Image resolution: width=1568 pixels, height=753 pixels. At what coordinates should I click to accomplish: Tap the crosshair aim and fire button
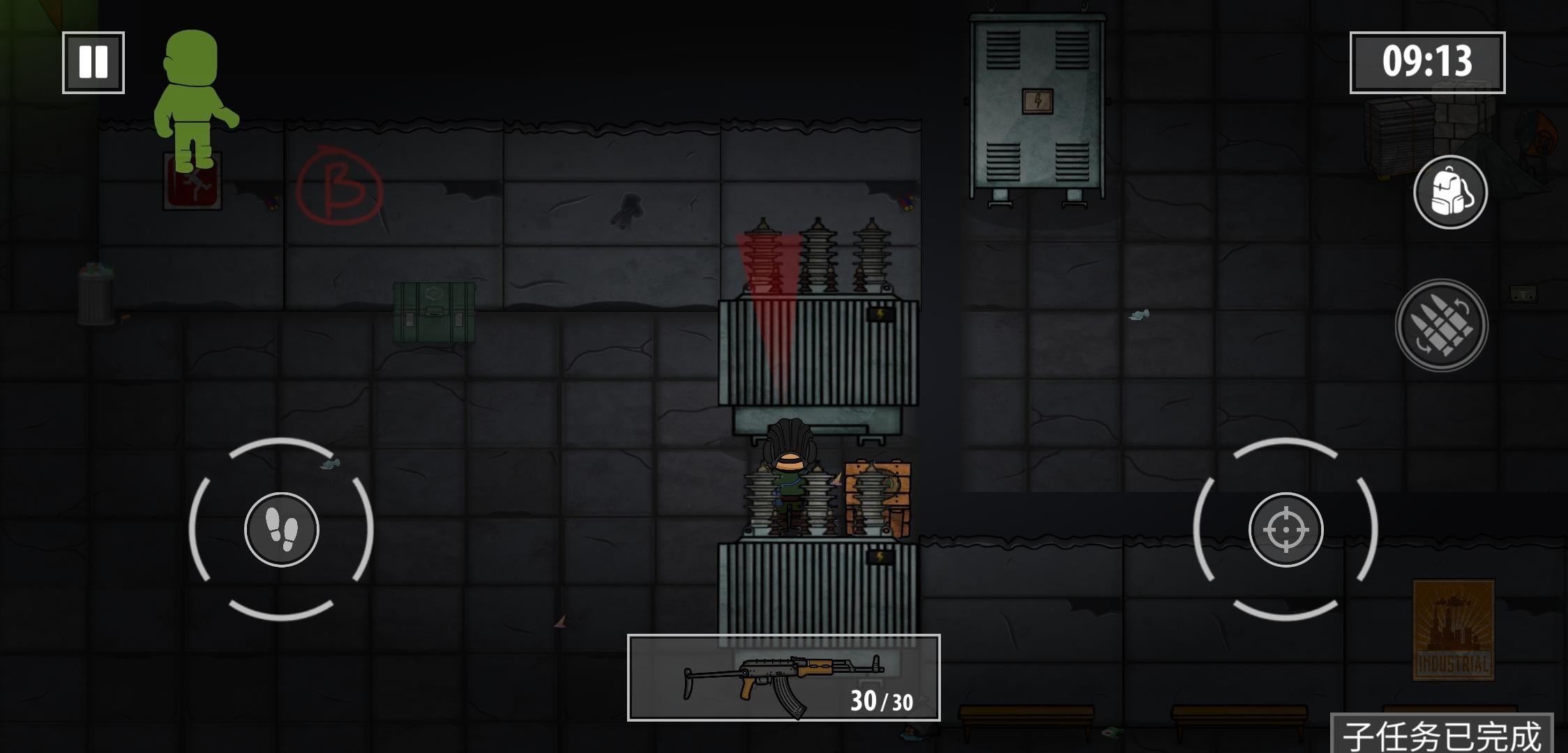(1286, 530)
